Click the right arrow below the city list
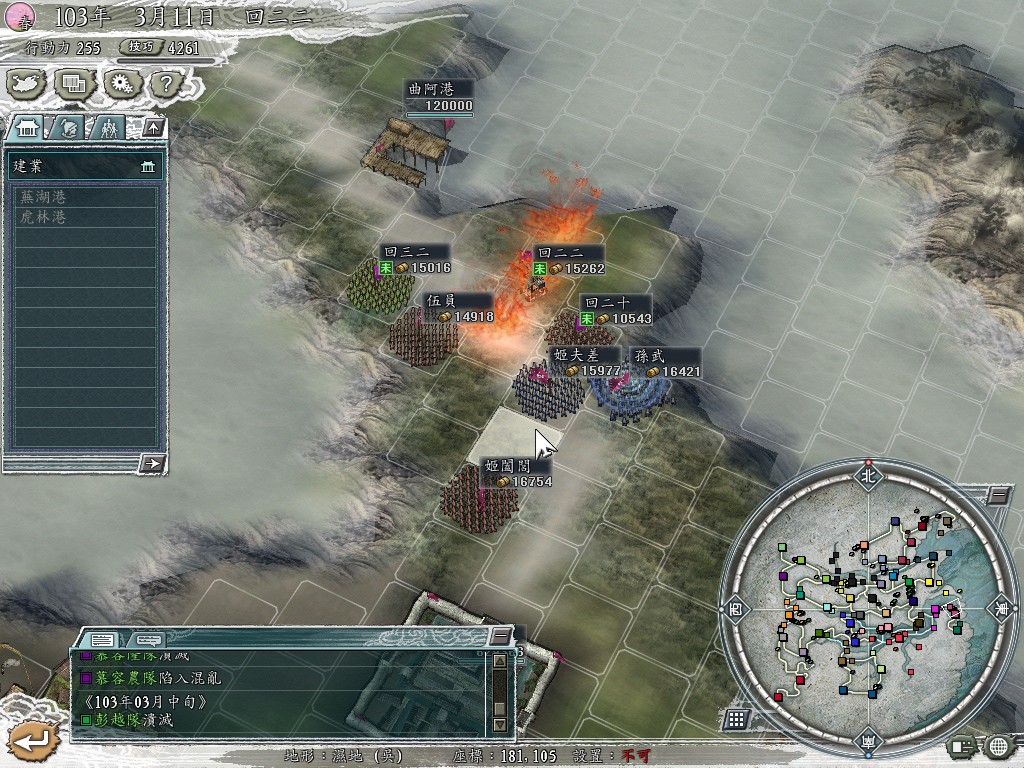1024x768 pixels. (x=152, y=462)
